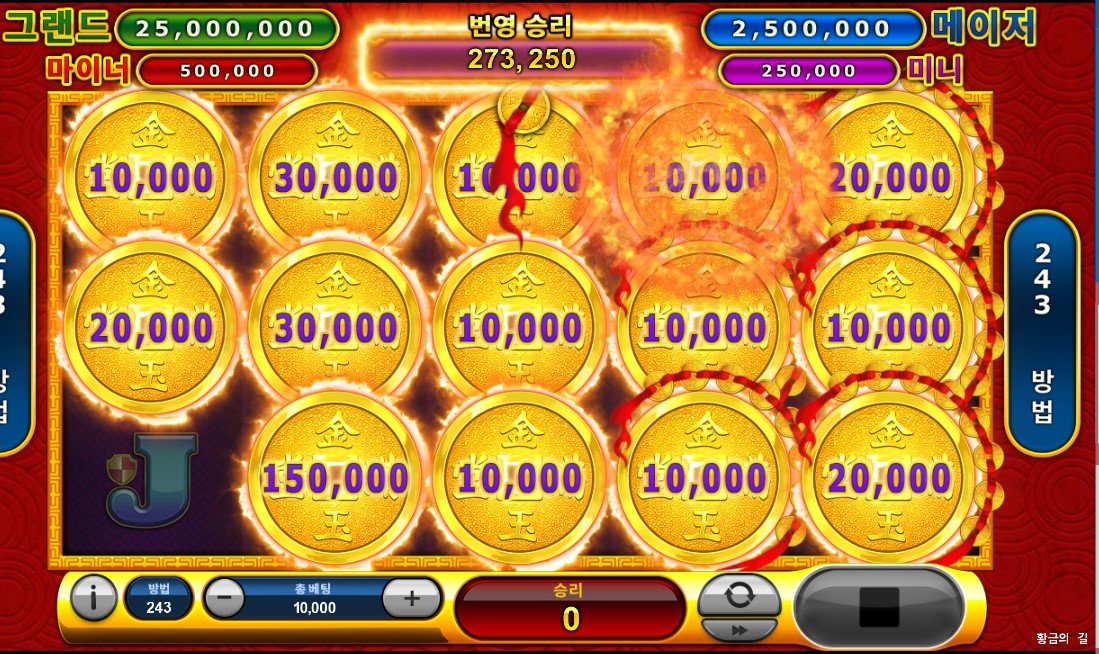Decrease total bet with the minus button
The image size is (1099, 654).
pyautogui.click(x=224, y=599)
